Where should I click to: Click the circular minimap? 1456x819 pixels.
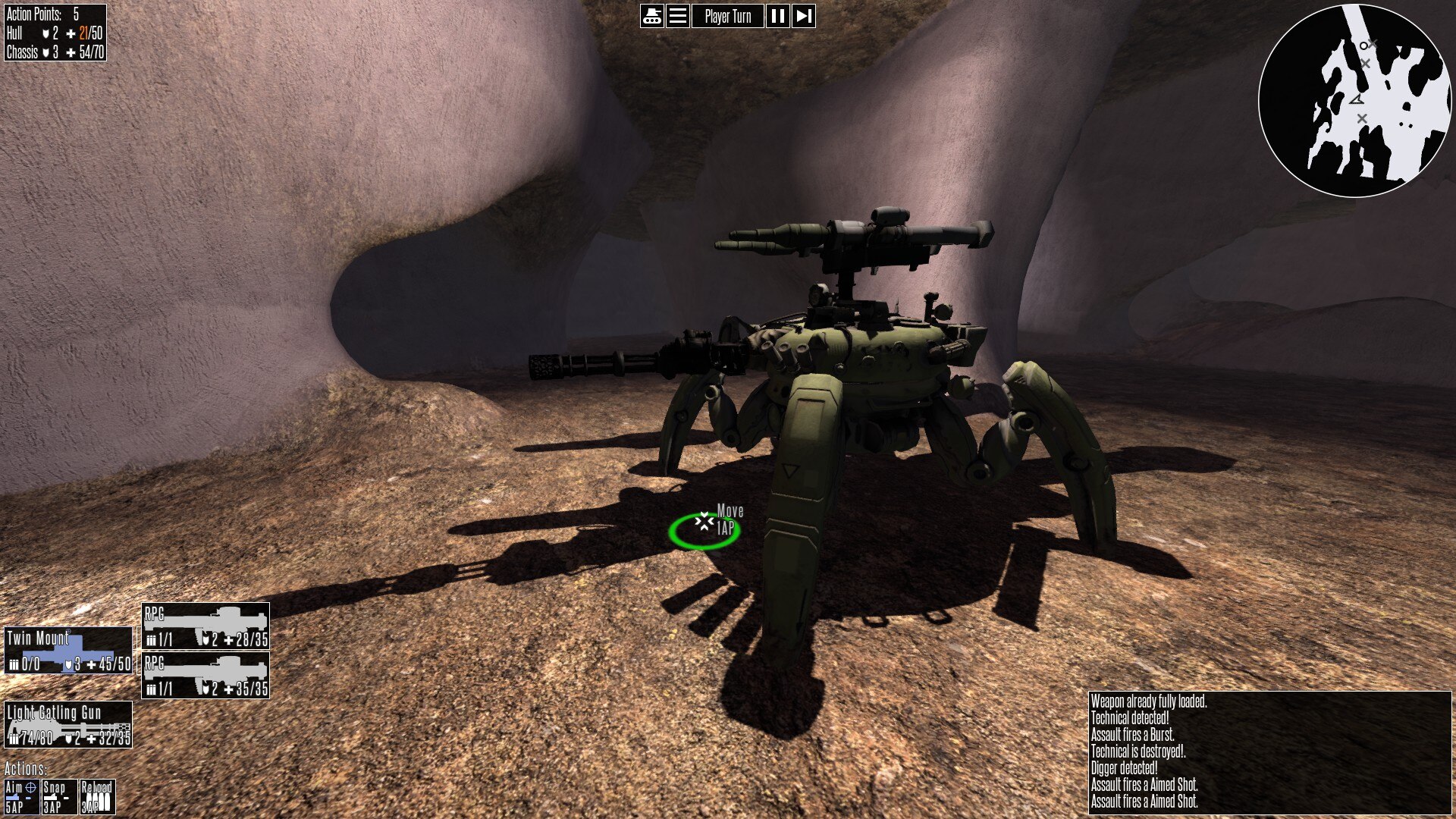click(1355, 101)
